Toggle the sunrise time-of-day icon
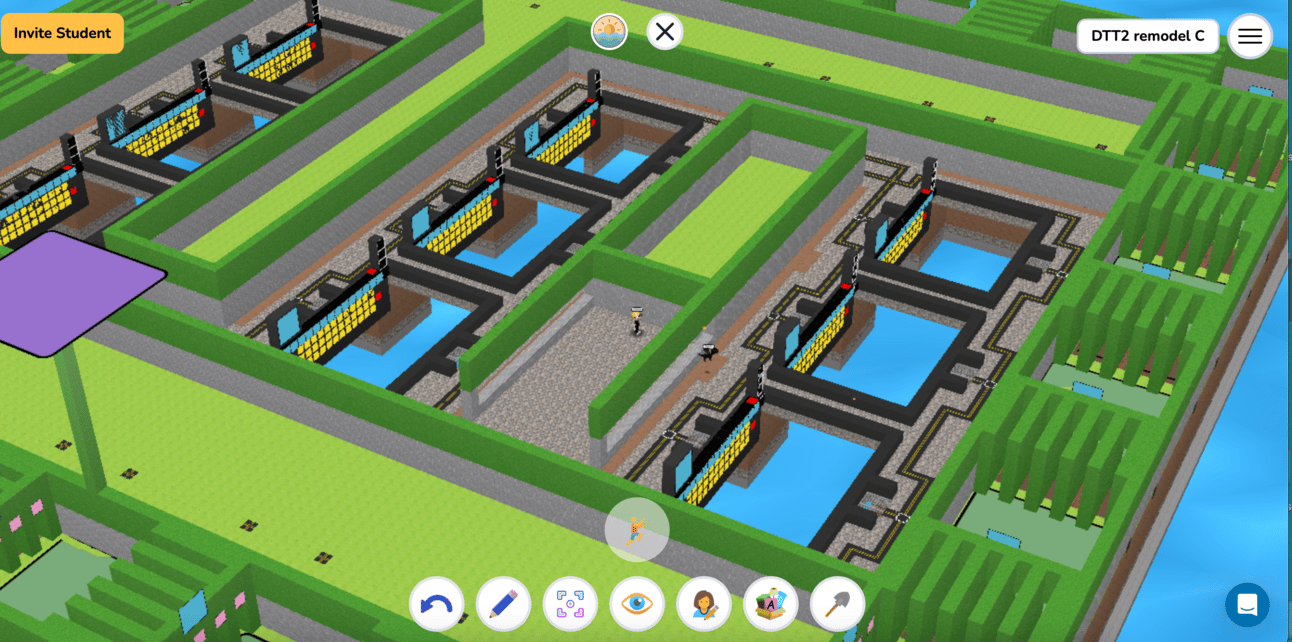Viewport: 1292px width, 642px height. click(609, 33)
